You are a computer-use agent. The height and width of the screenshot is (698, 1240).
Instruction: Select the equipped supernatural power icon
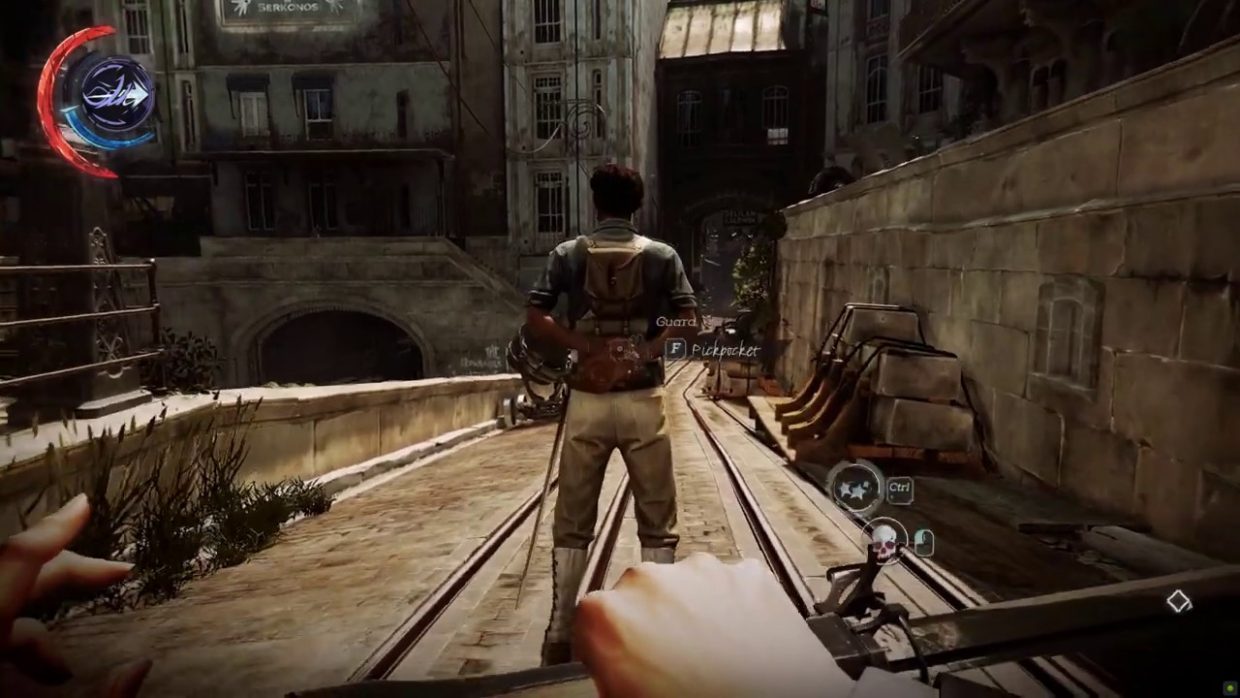116,93
